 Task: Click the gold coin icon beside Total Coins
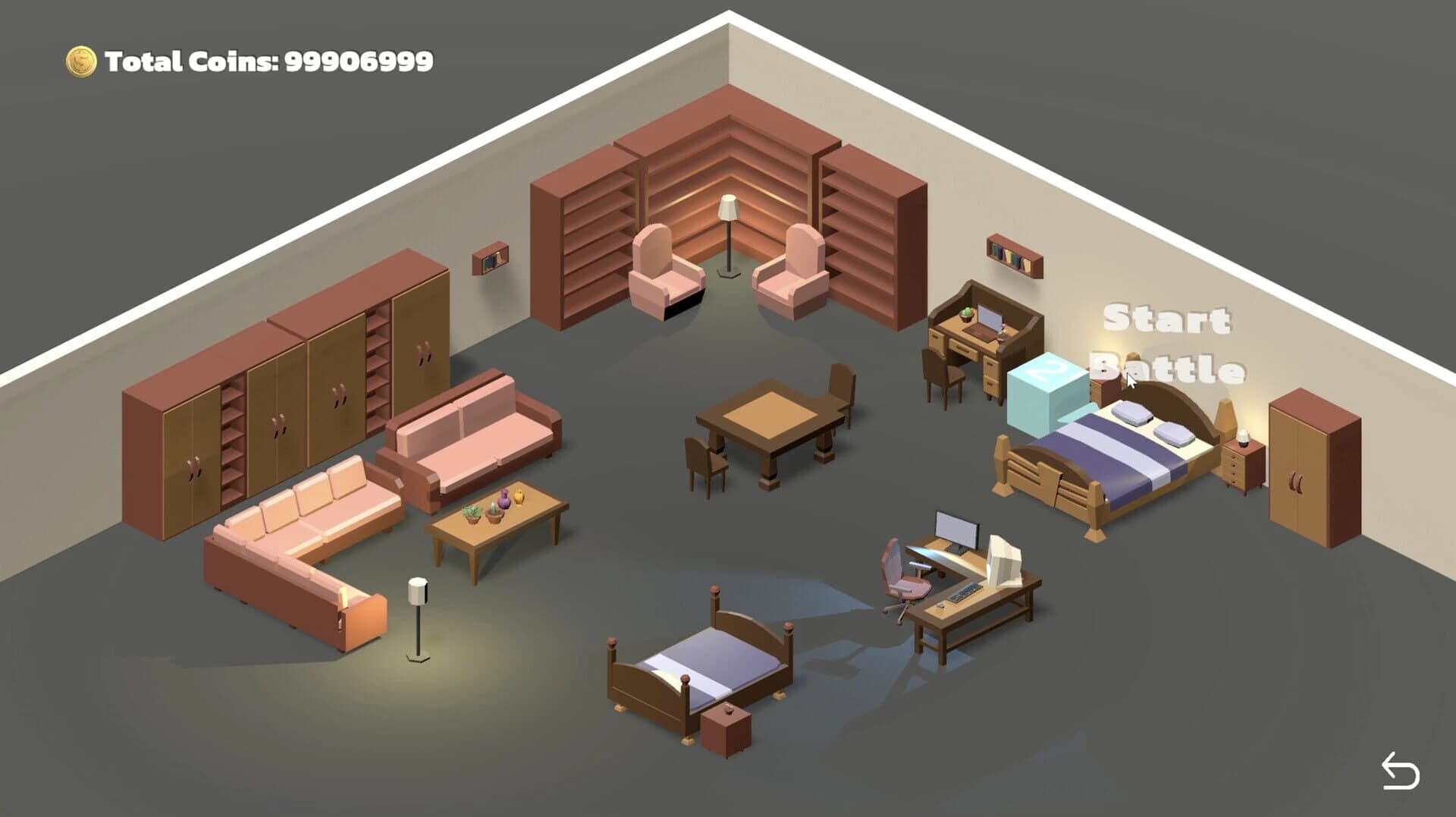80,60
